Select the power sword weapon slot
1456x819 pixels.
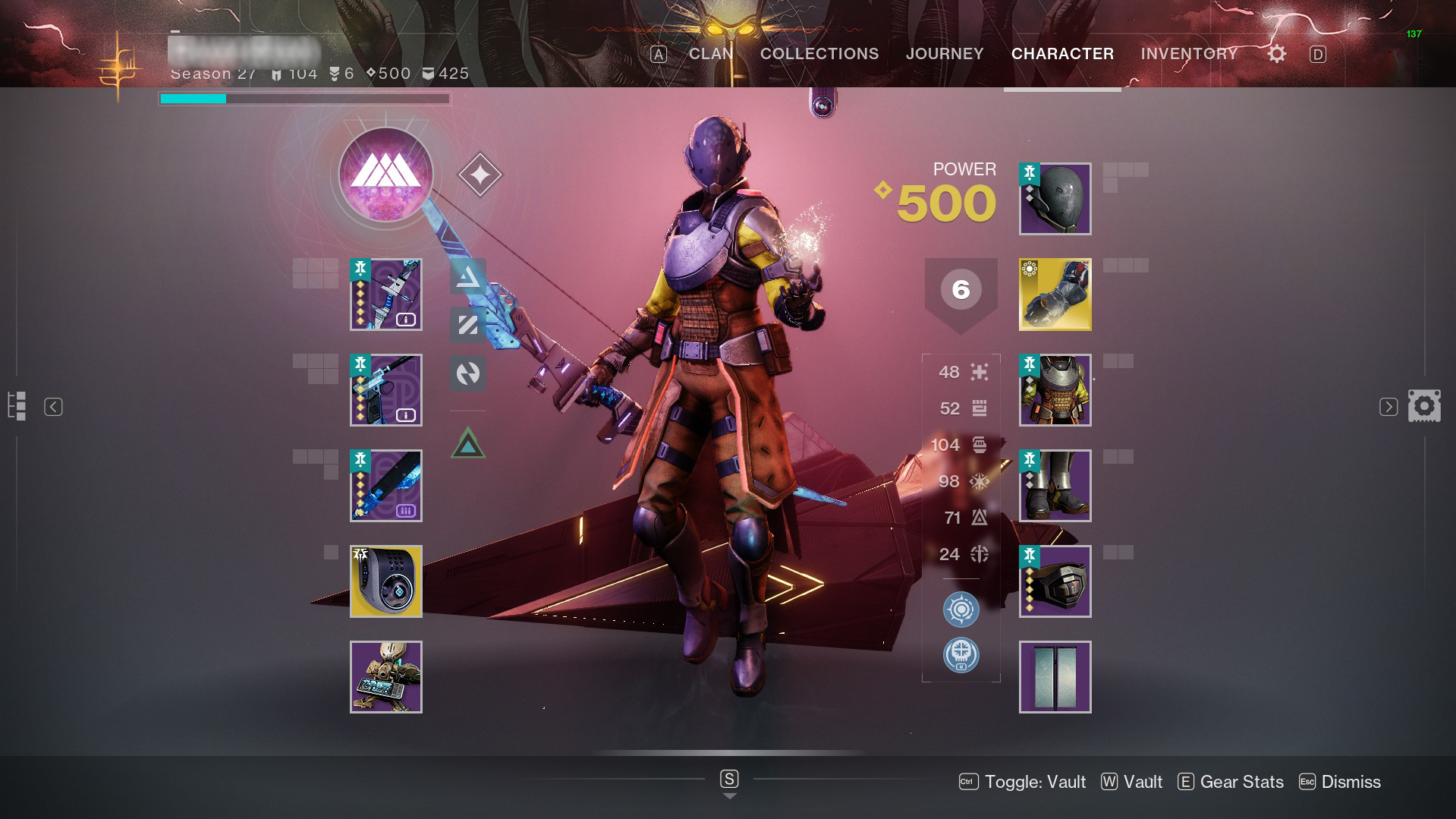386,486
